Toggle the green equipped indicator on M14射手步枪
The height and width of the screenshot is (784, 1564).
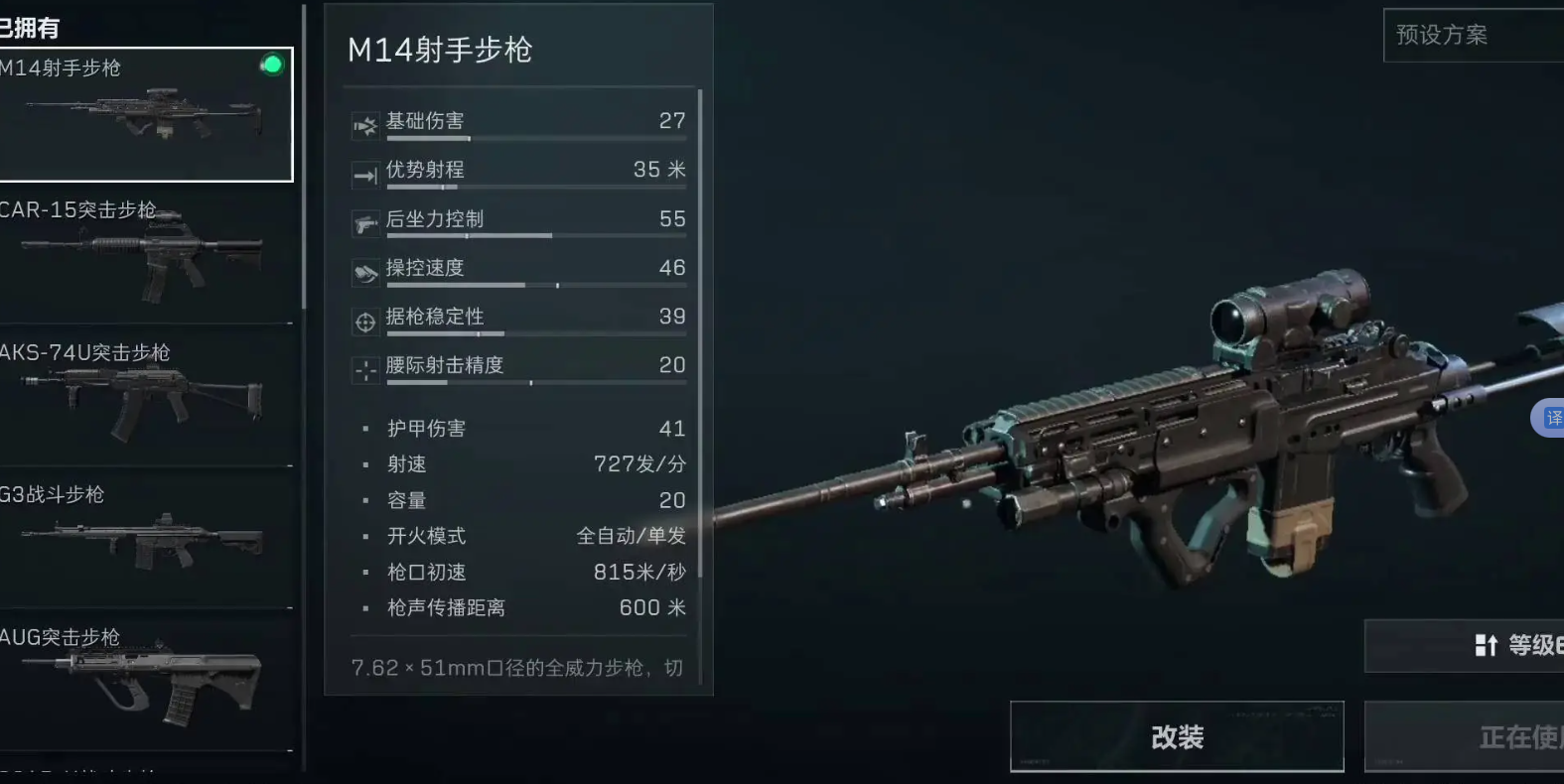271,65
